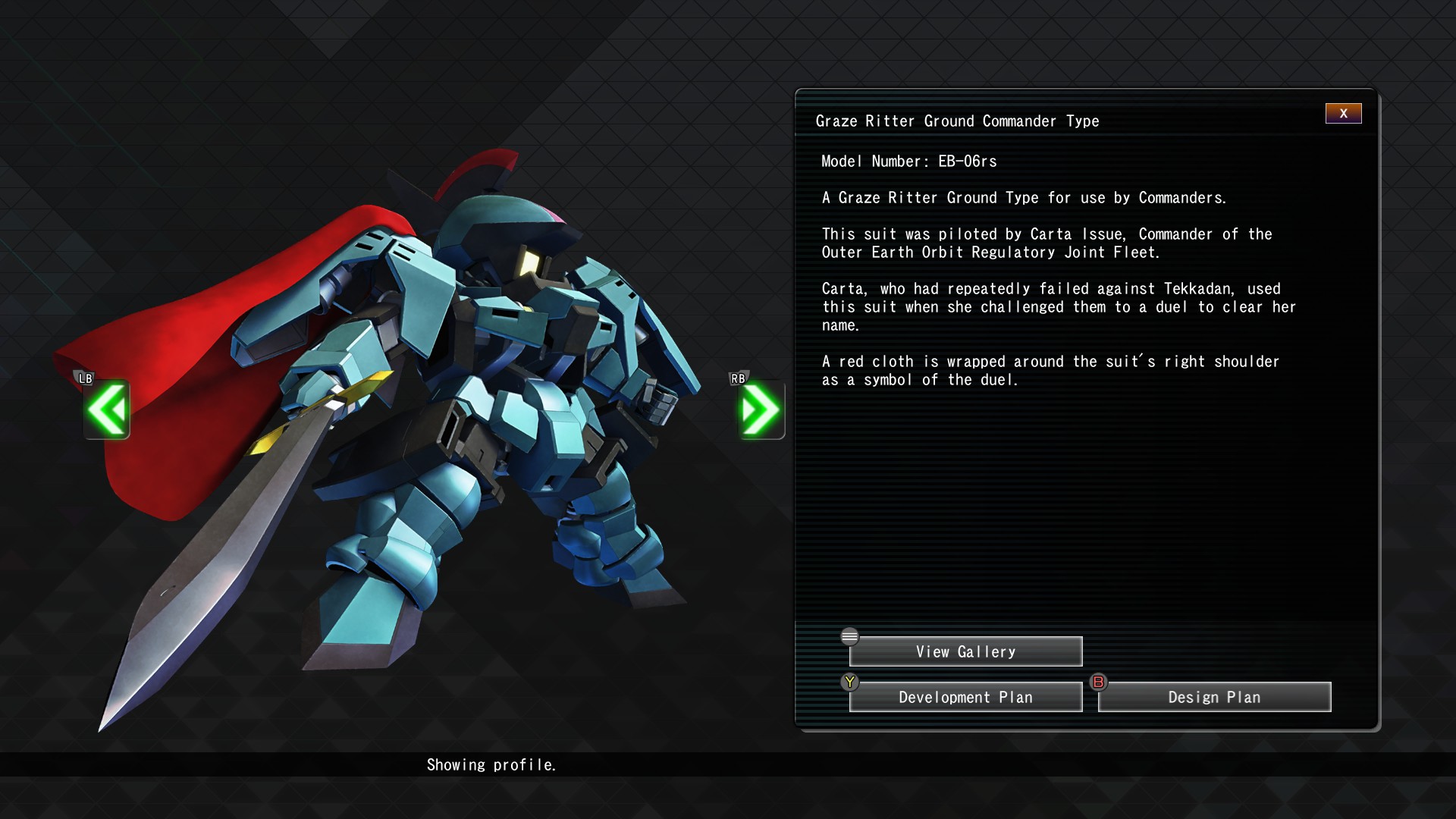Go to previous unit with left green arrow
Screen dimensions: 1456x819
(107, 409)
